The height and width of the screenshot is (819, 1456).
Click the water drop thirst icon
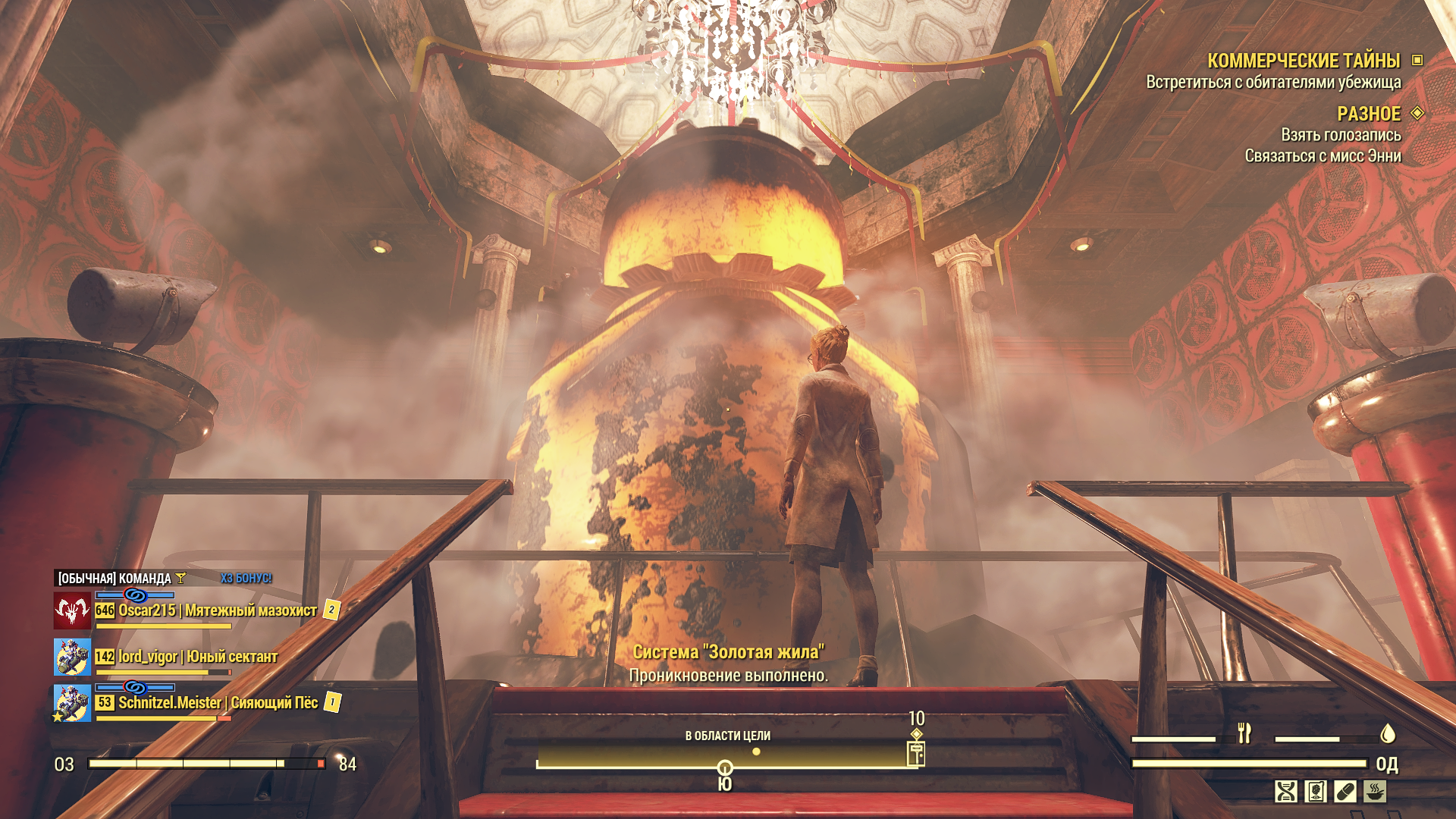click(x=1388, y=733)
